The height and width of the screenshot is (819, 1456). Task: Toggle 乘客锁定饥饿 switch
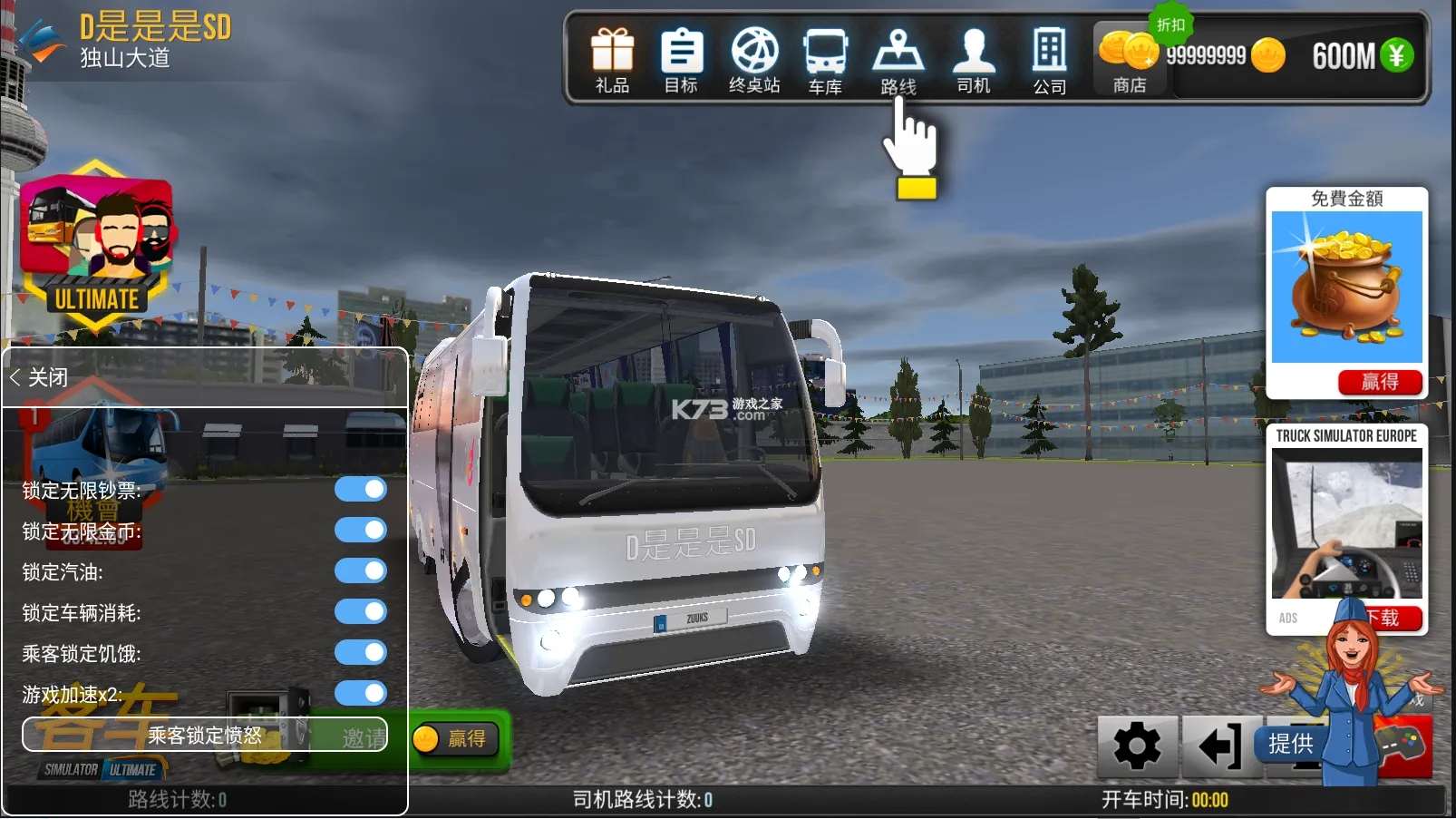(x=361, y=653)
